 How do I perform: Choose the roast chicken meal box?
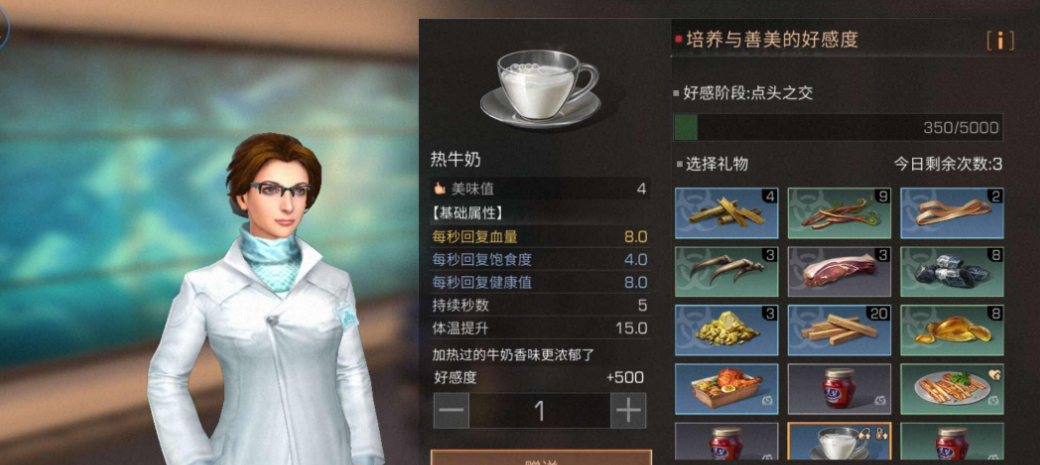(726, 388)
